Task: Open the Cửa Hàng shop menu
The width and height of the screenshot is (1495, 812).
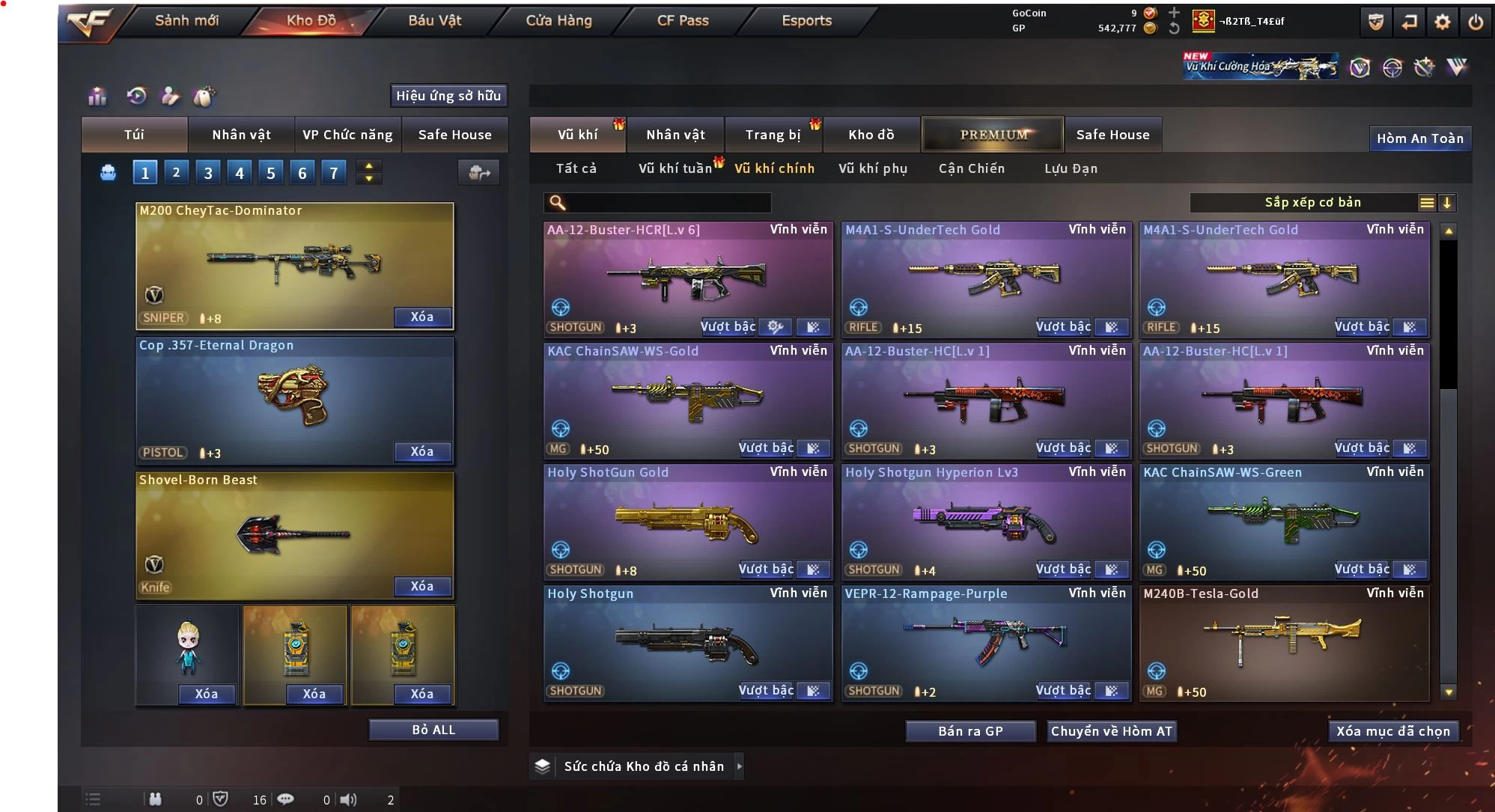Action: pos(558,21)
